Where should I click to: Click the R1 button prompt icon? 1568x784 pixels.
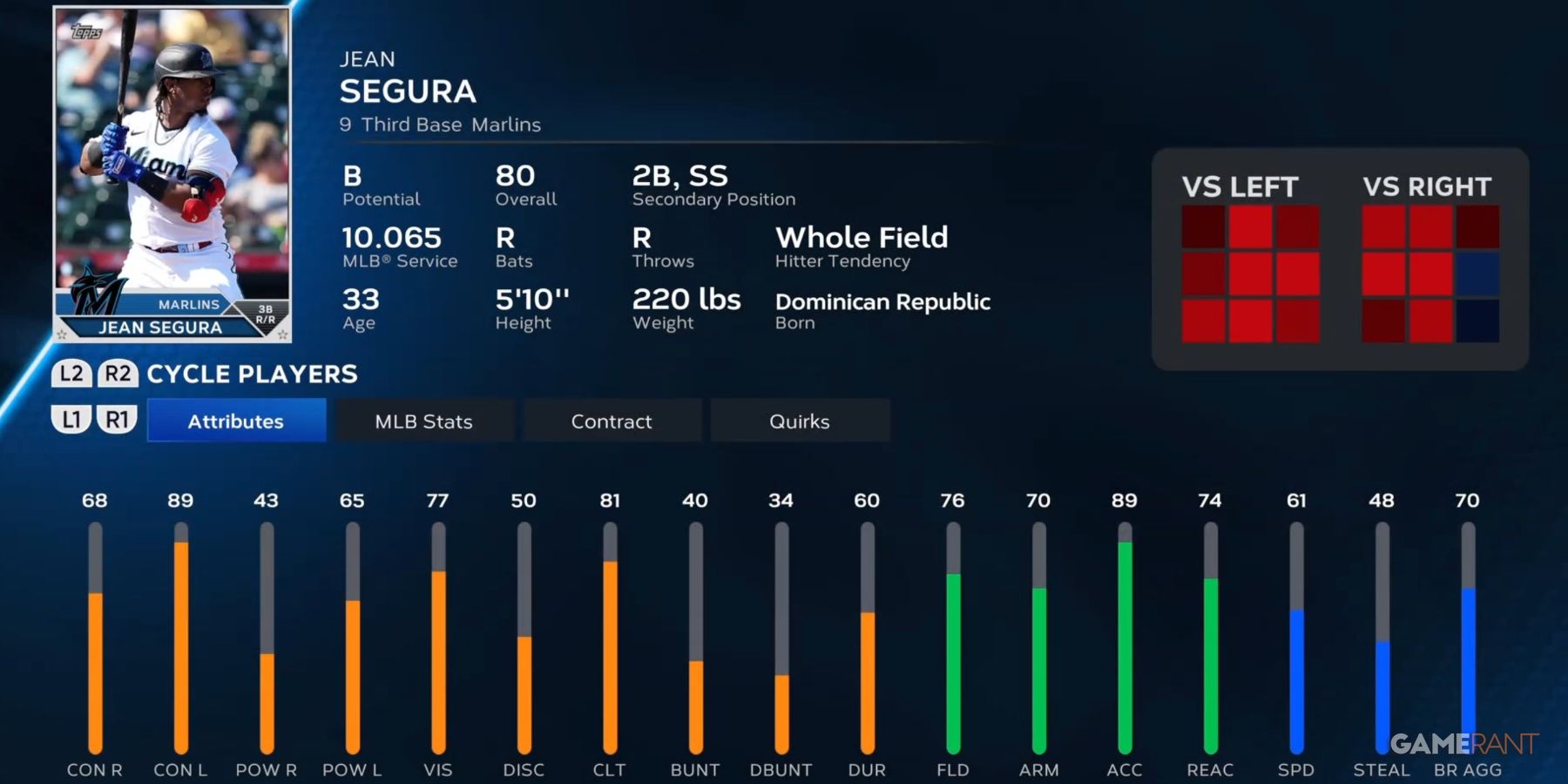point(117,419)
